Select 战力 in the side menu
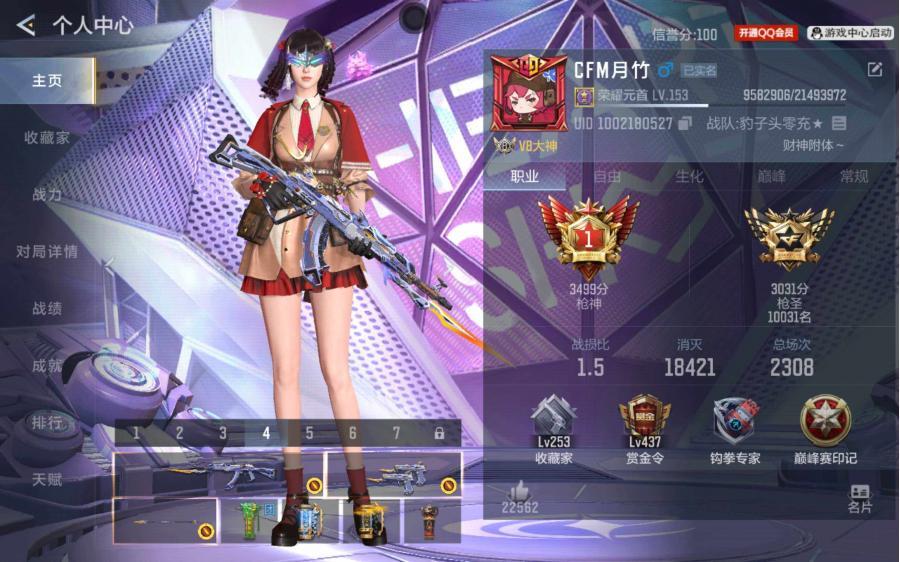The image size is (900, 562). (x=47, y=195)
